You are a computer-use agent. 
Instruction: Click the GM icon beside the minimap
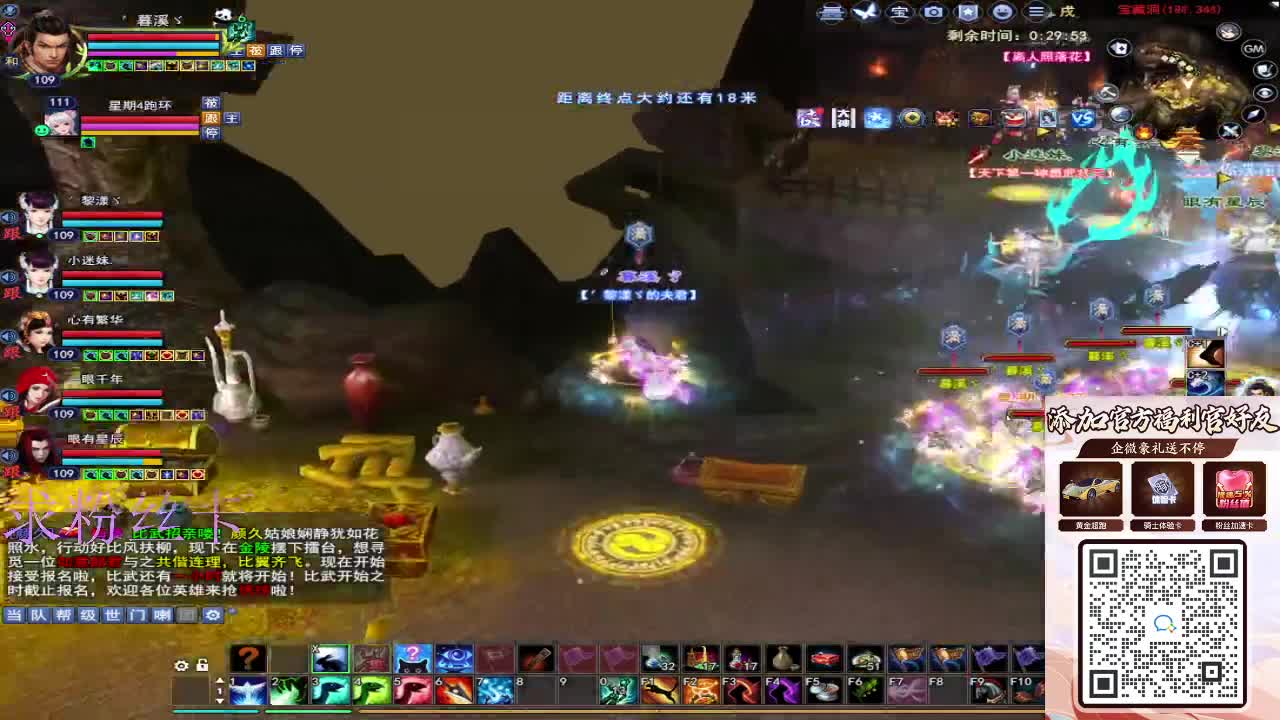1252,48
